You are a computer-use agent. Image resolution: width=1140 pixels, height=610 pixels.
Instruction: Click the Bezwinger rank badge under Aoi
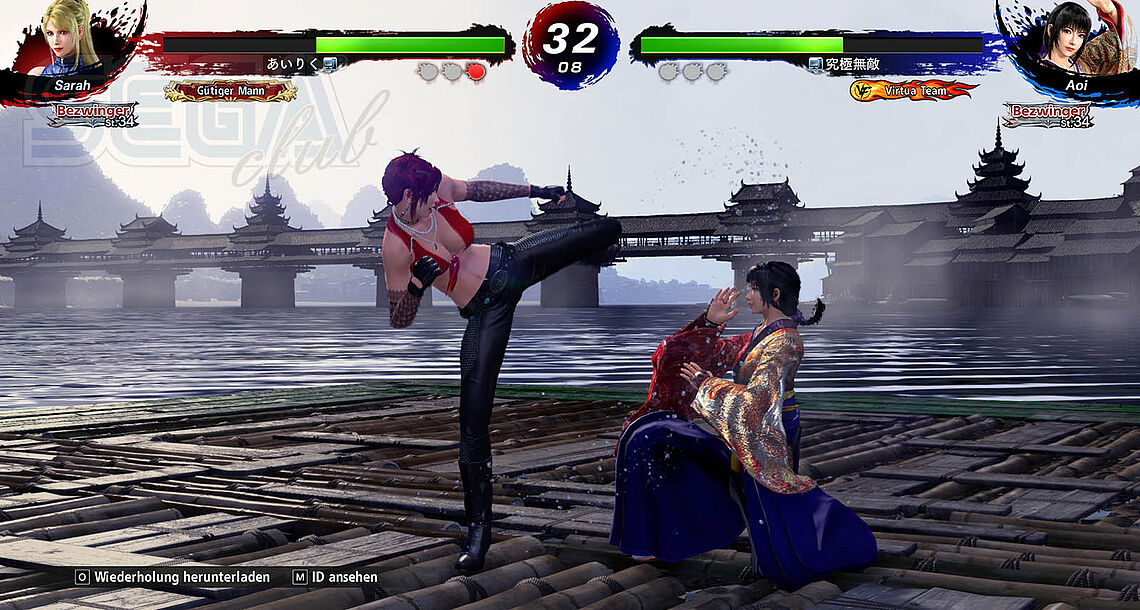[1047, 114]
